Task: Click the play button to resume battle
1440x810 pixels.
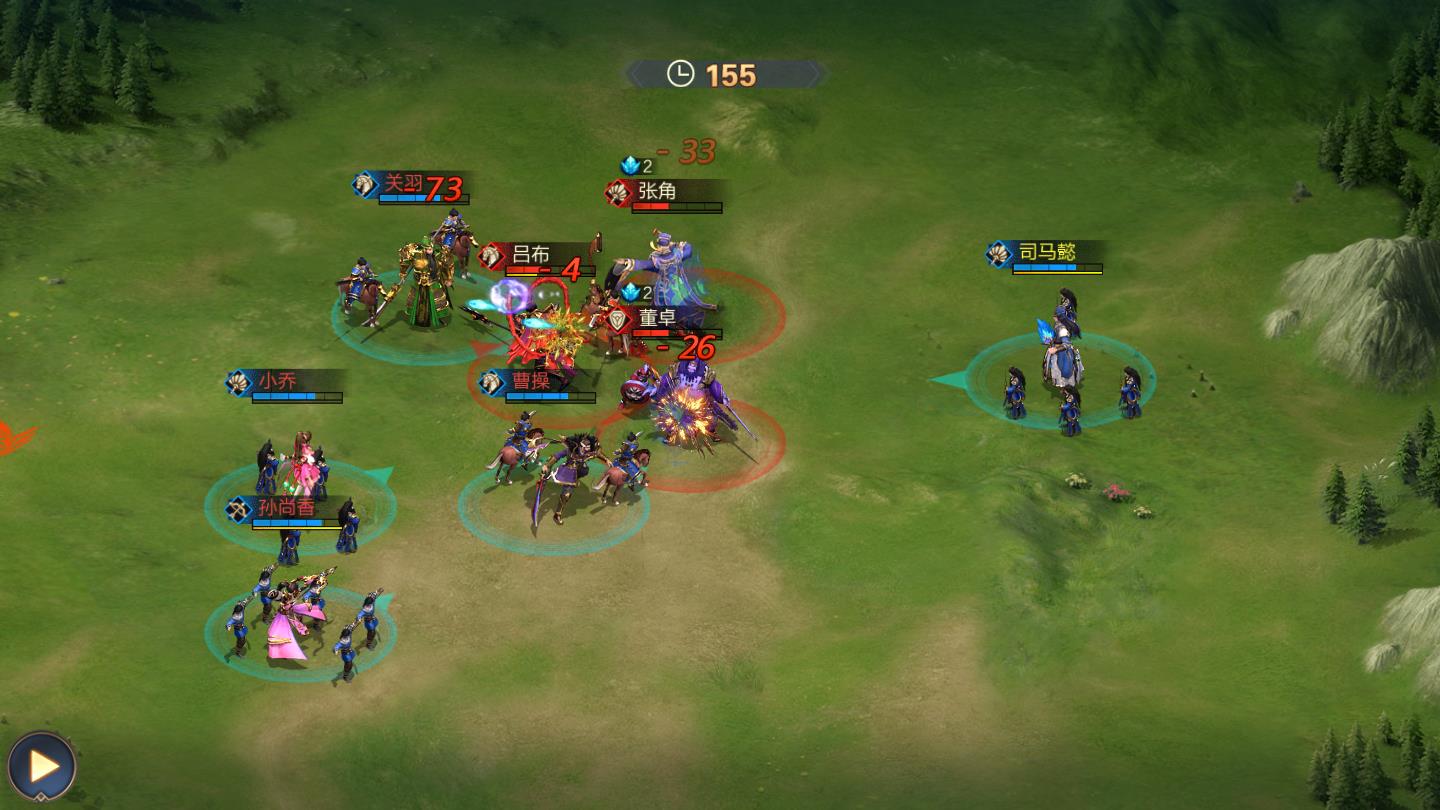Action: (x=42, y=766)
